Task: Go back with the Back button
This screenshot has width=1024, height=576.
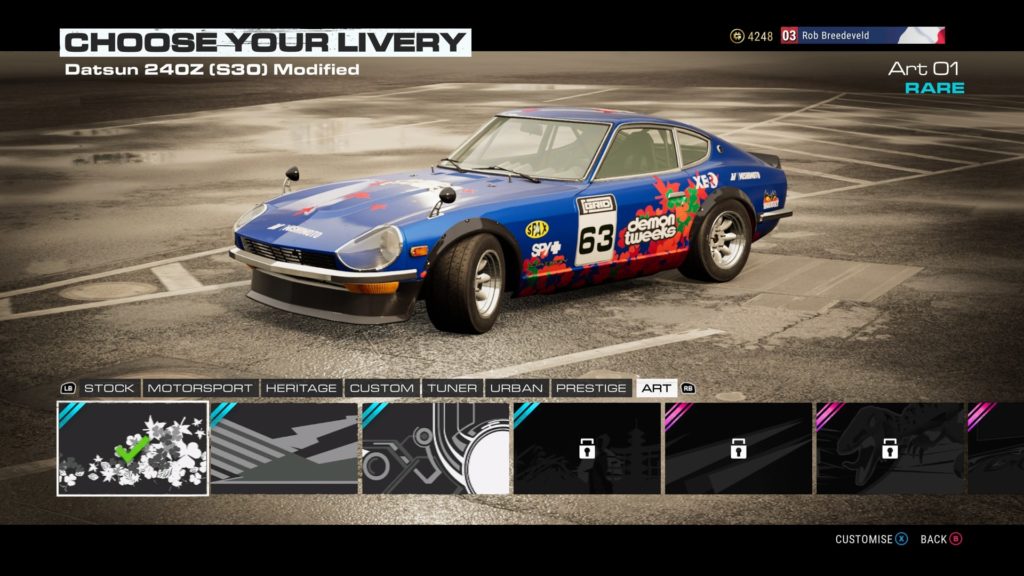Action: (940, 540)
